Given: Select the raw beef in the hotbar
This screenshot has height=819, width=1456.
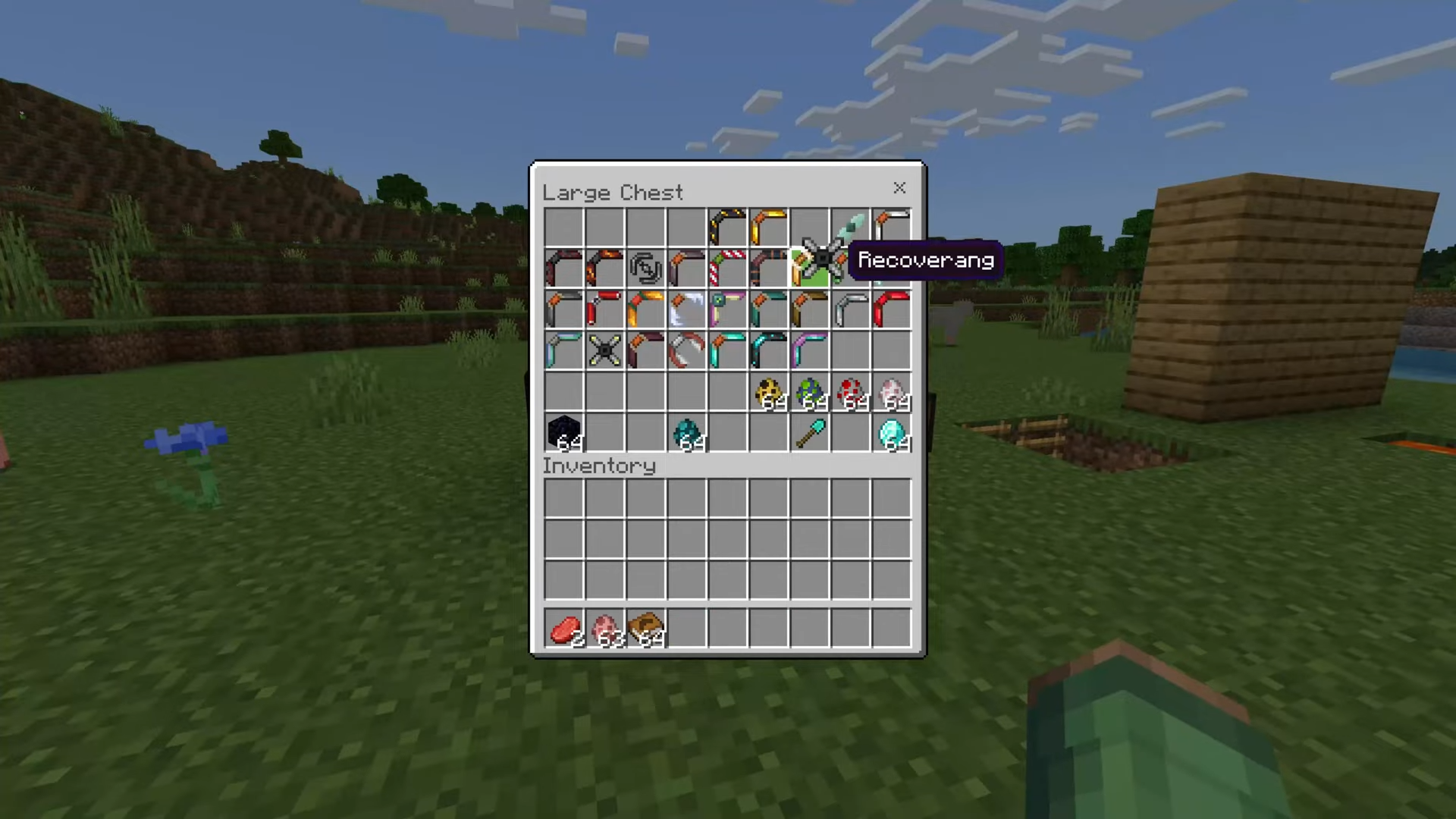Looking at the screenshot, I should coord(563,629).
